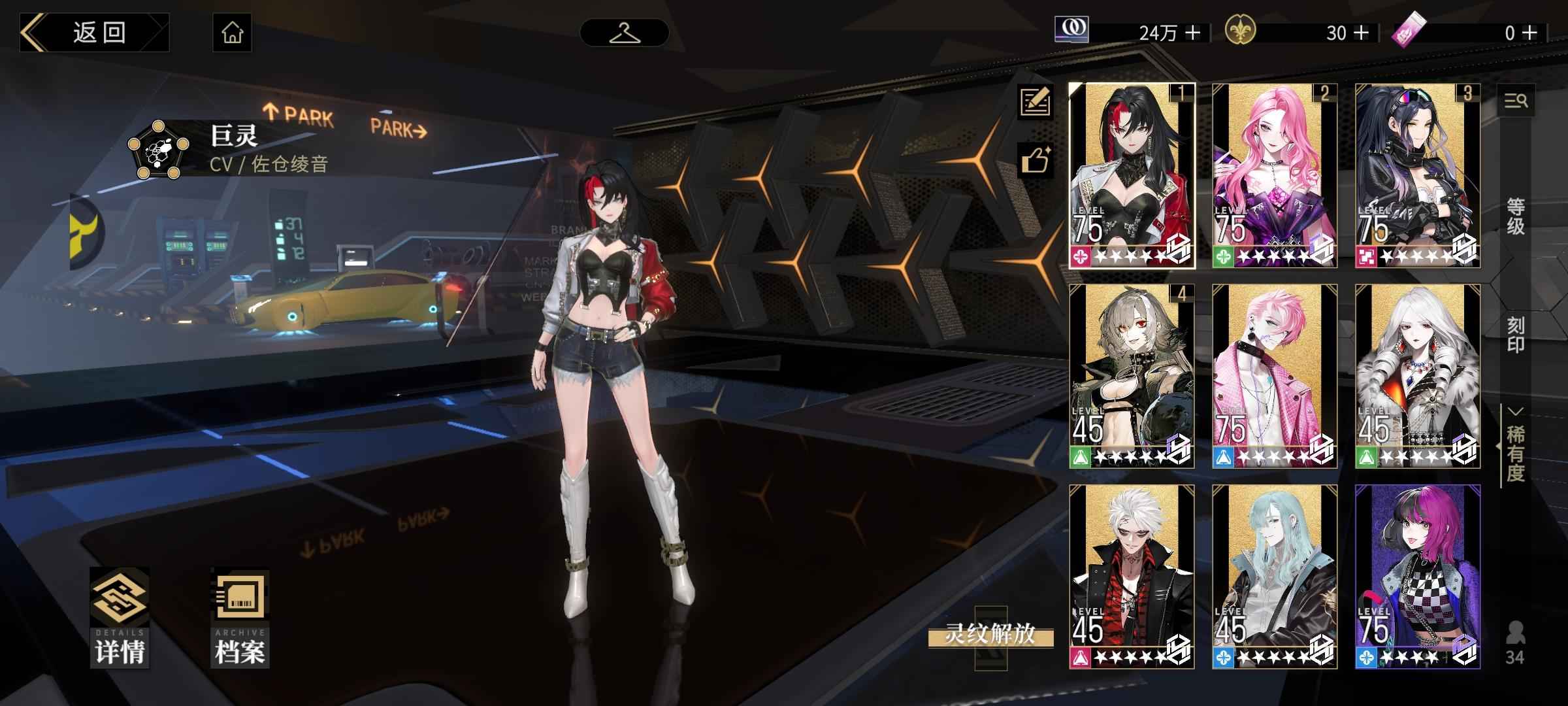
Task: Go back with the 返回 button
Action: point(95,33)
